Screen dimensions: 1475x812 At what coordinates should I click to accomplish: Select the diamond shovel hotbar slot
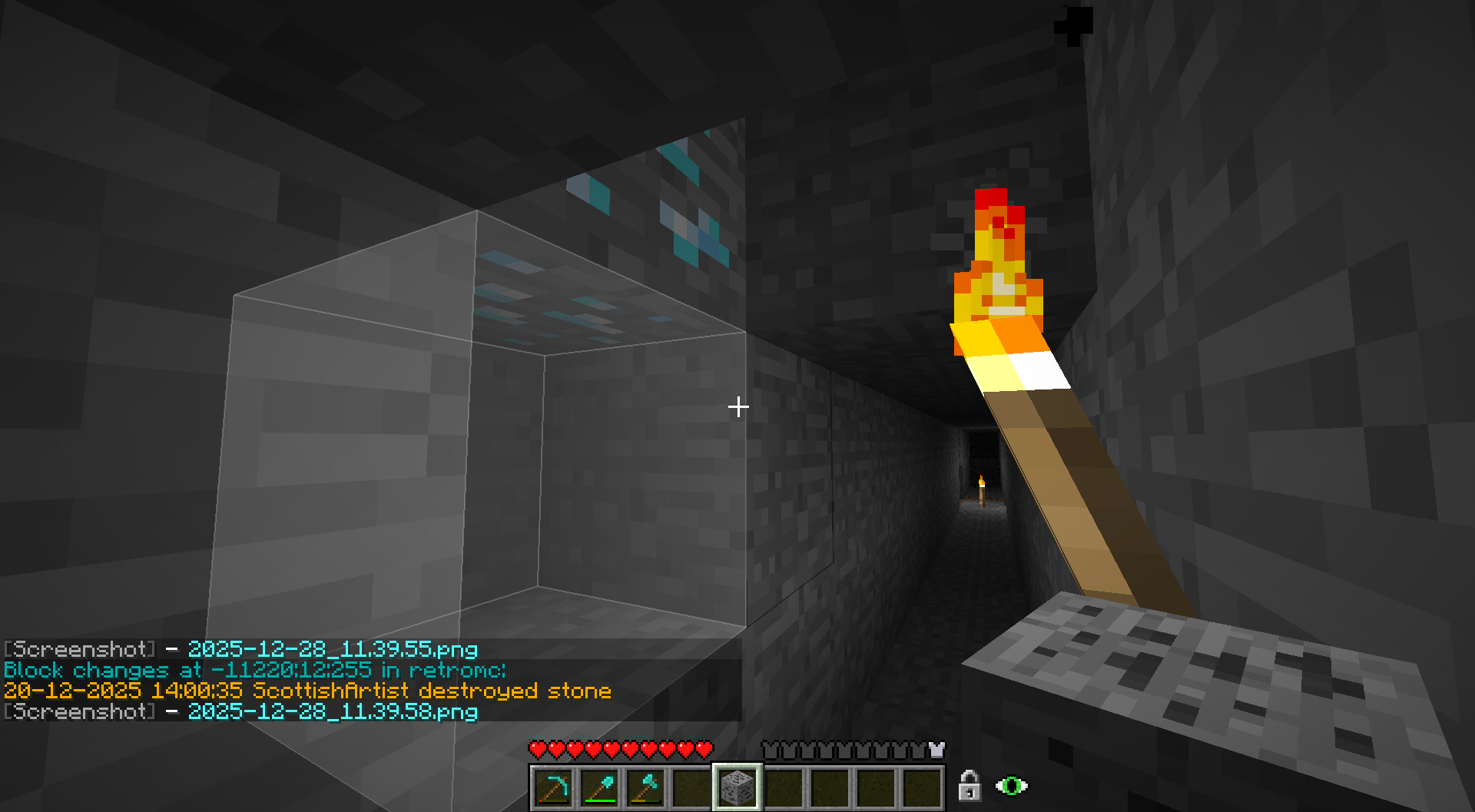(599, 787)
